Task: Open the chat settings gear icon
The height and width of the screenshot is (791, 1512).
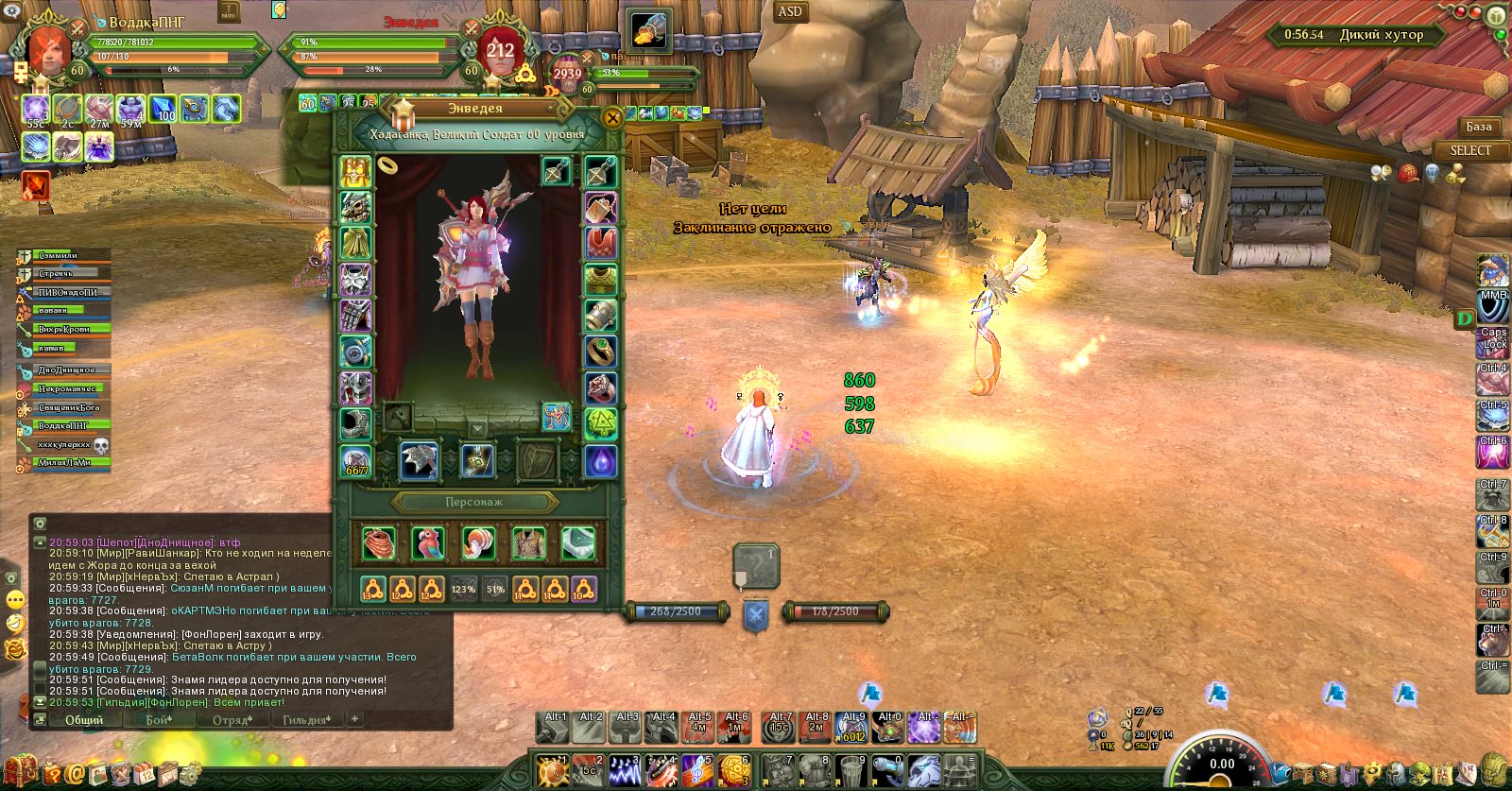Action: (x=39, y=523)
